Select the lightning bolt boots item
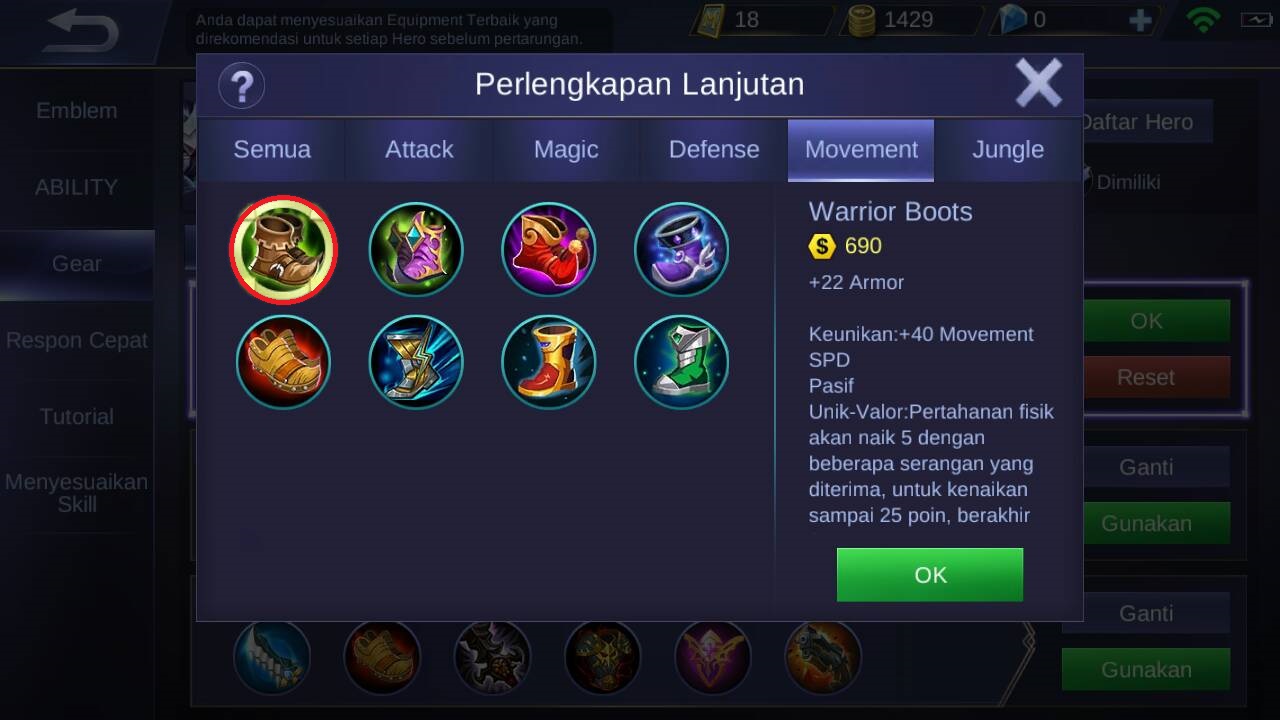 [x=416, y=362]
